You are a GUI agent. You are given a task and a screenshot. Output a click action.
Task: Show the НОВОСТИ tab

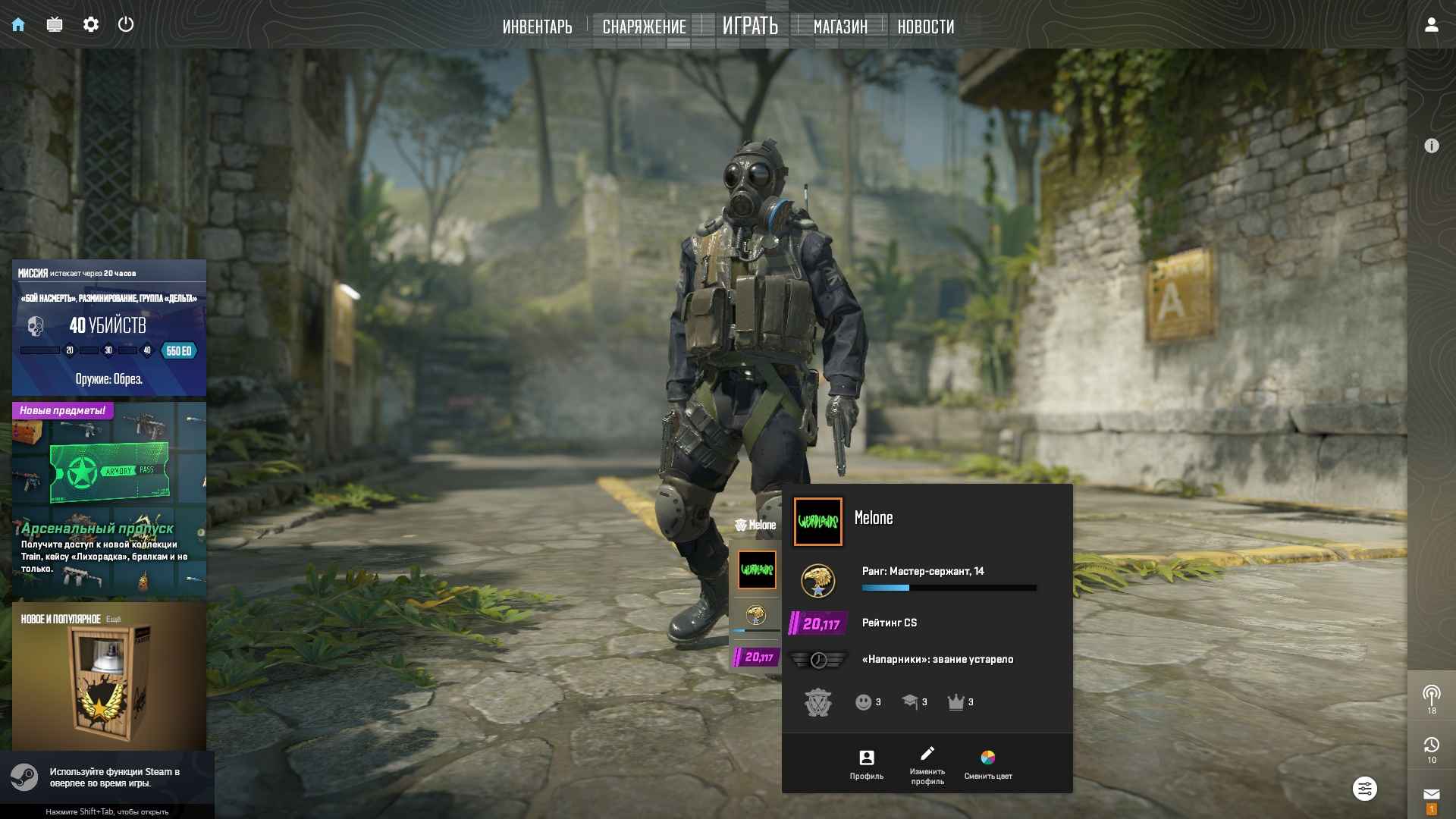coord(925,27)
